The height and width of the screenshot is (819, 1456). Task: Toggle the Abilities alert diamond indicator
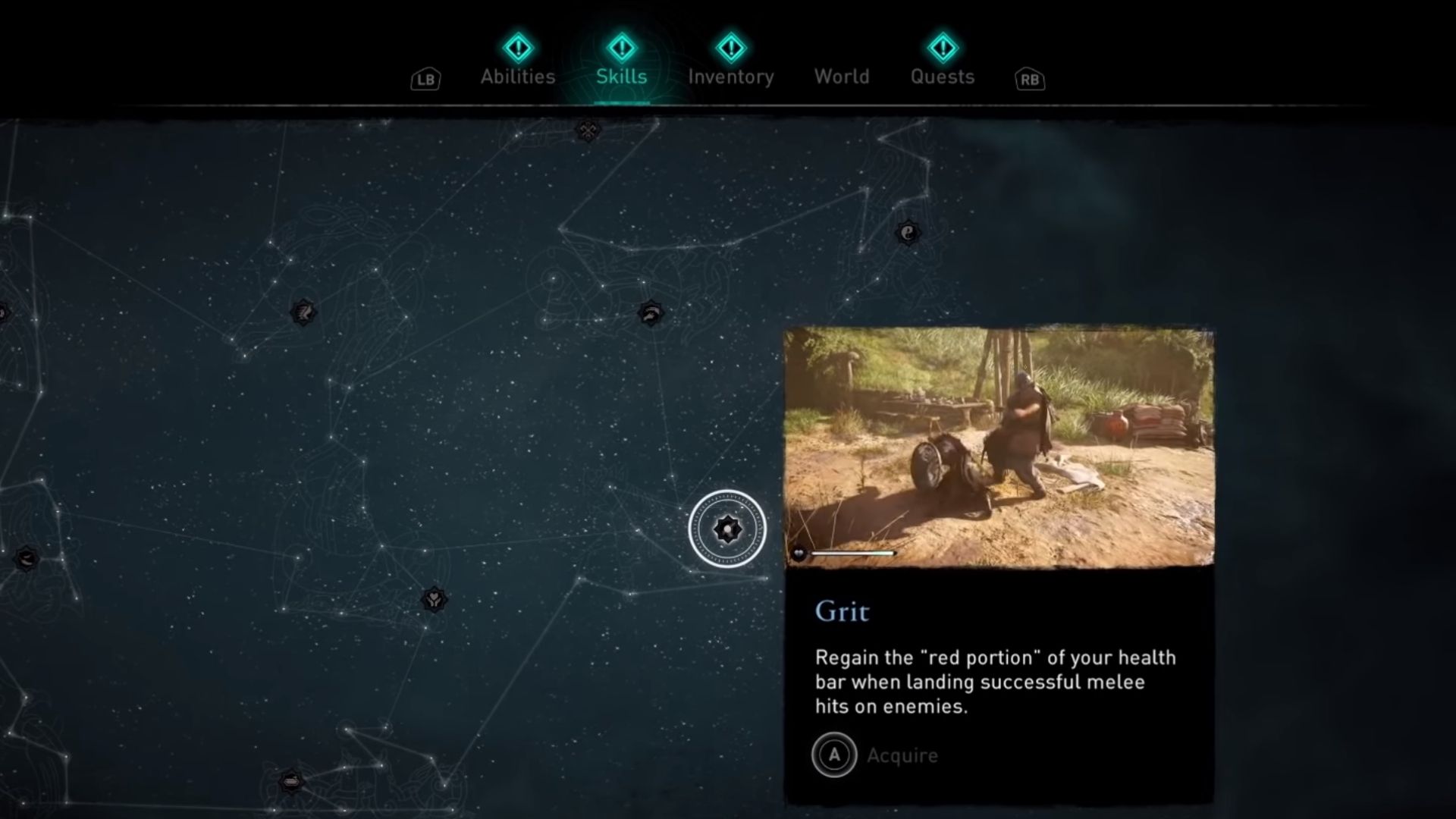(x=516, y=47)
